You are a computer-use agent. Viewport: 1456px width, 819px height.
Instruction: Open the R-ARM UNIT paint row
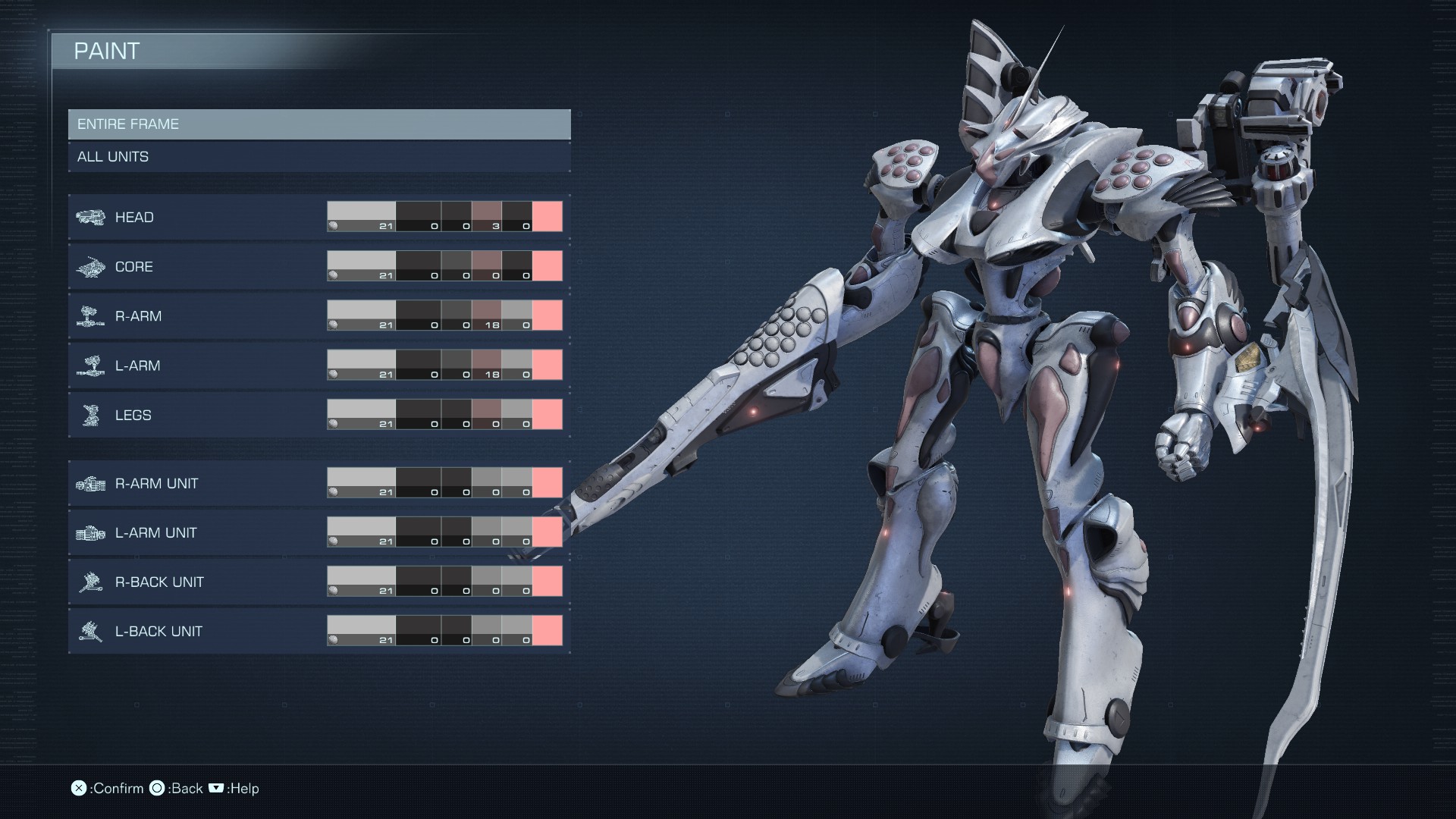click(x=197, y=483)
